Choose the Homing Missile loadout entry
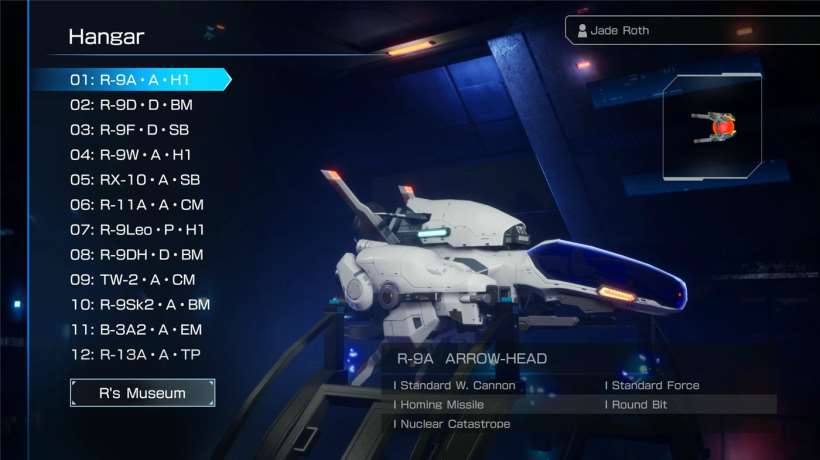This screenshot has width=820, height=460. tap(440, 405)
